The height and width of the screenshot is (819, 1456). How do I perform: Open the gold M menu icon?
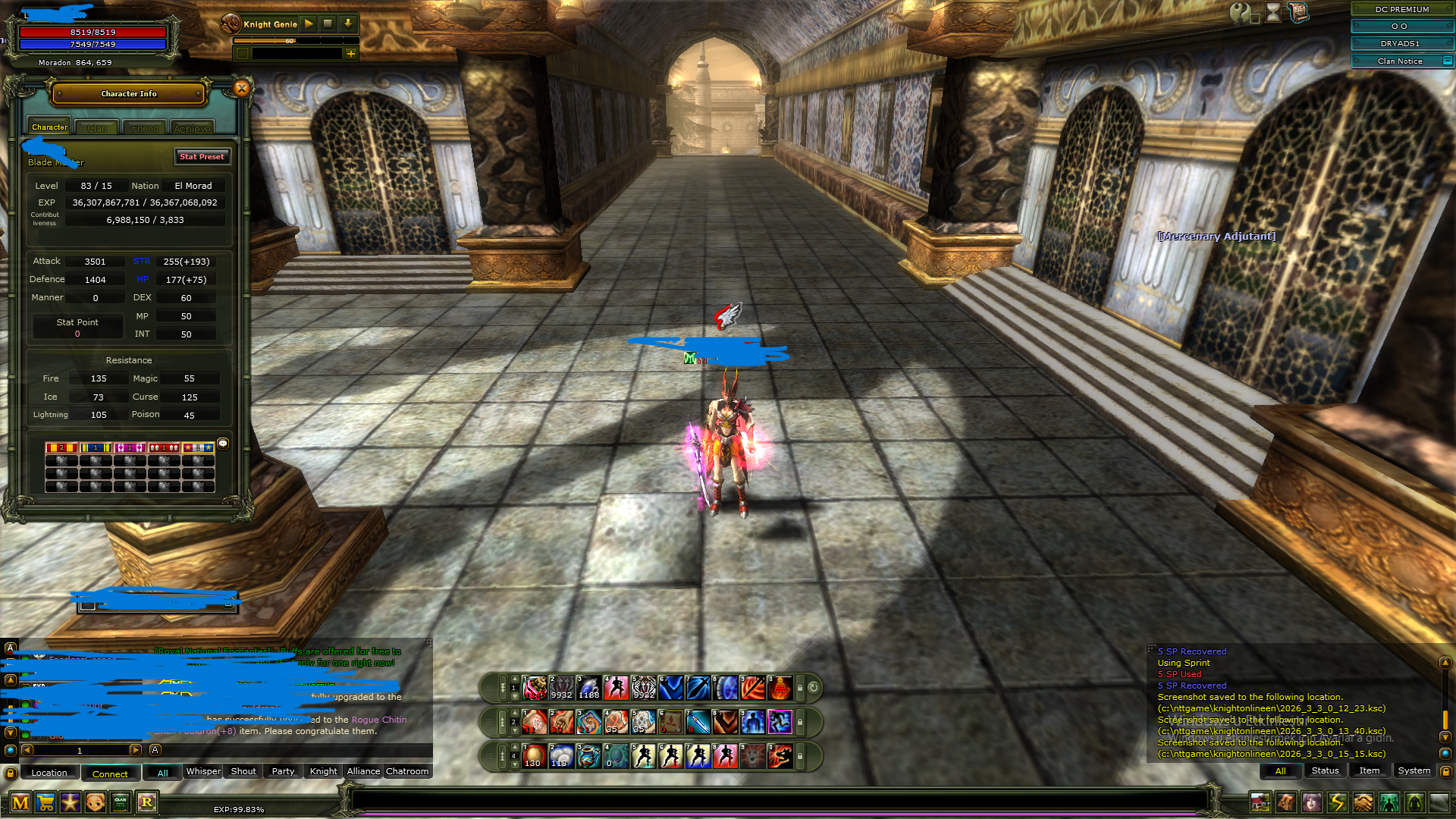pos(20,802)
